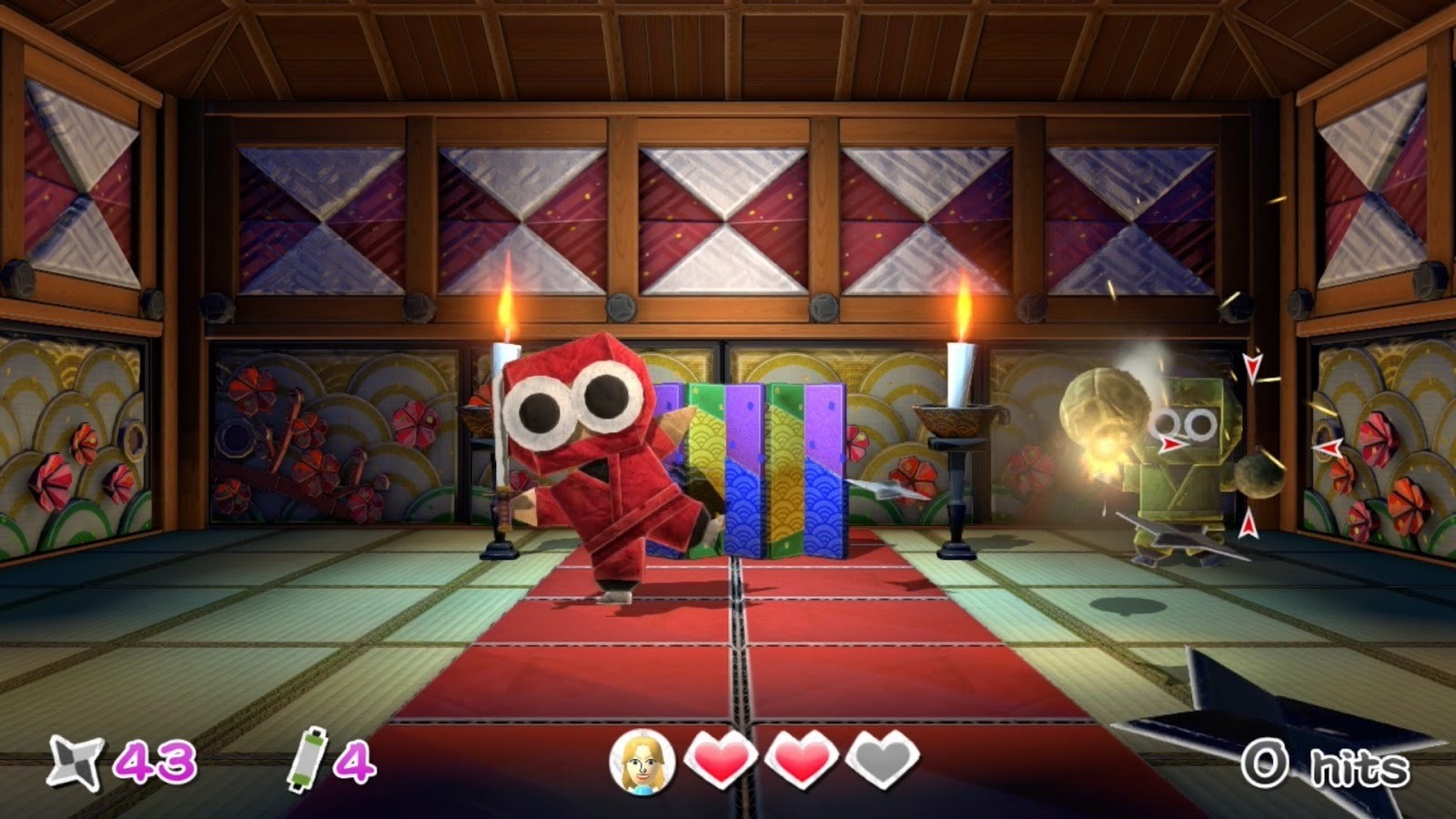
Task: Click the blonde Mii player portrait
Action: pyautogui.click(x=642, y=761)
